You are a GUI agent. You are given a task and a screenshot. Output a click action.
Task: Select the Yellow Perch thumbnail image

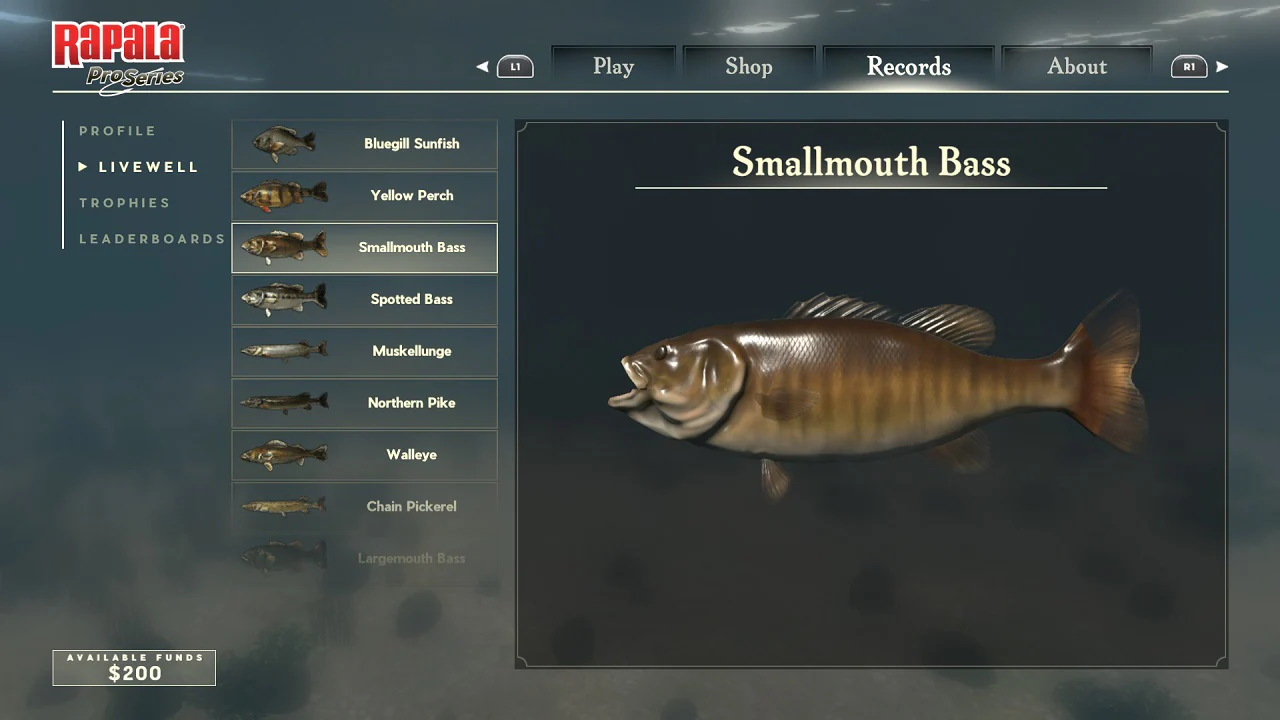(281, 196)
